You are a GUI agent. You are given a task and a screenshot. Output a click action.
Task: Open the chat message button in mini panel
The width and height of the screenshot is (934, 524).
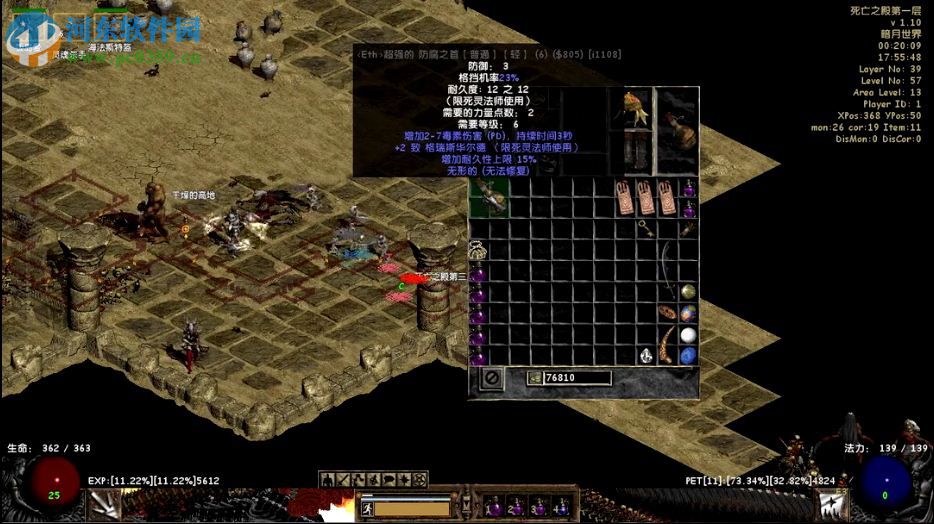click(389, 481)
